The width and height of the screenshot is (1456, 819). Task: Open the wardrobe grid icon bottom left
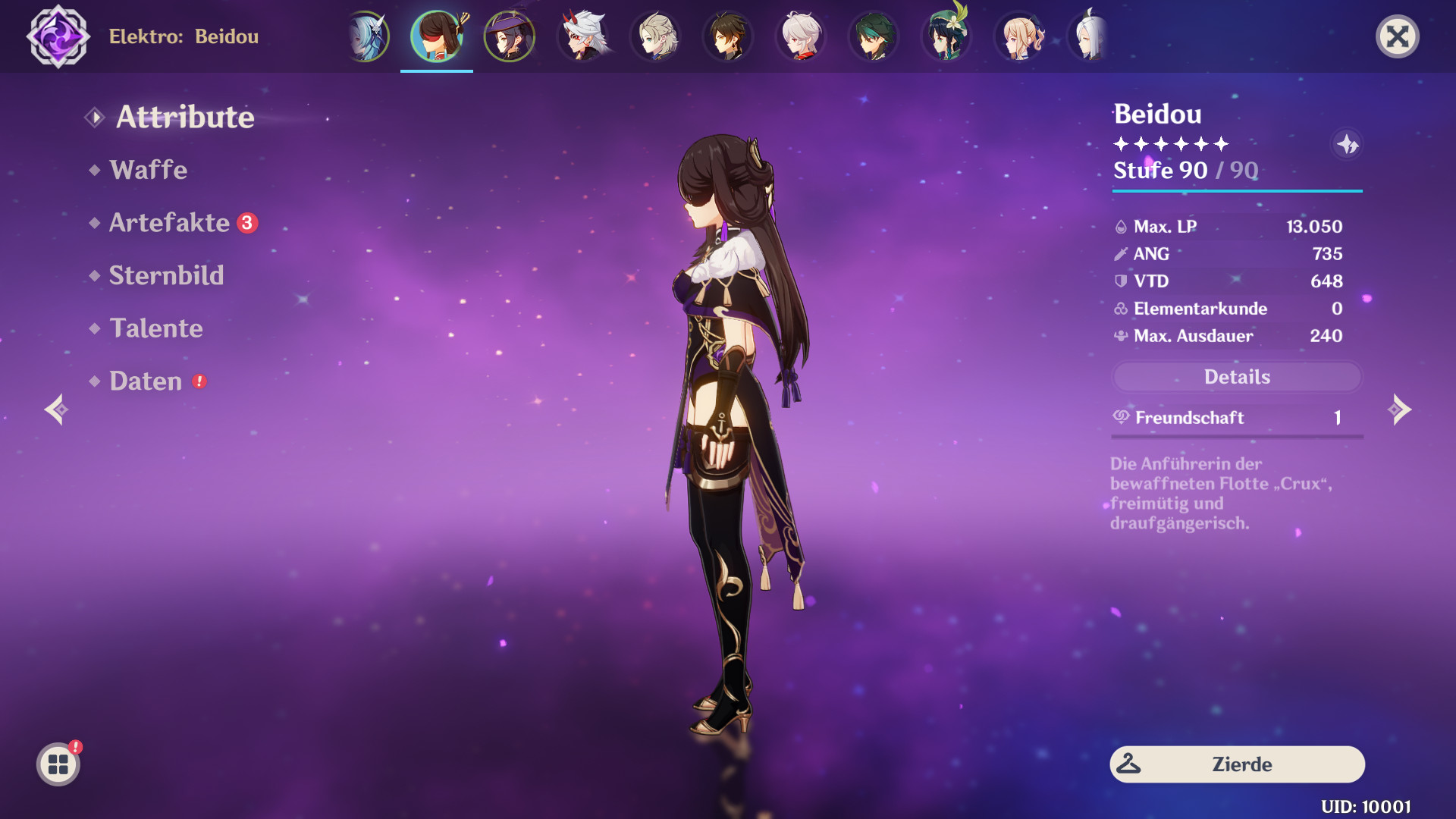tap(59, 764)
